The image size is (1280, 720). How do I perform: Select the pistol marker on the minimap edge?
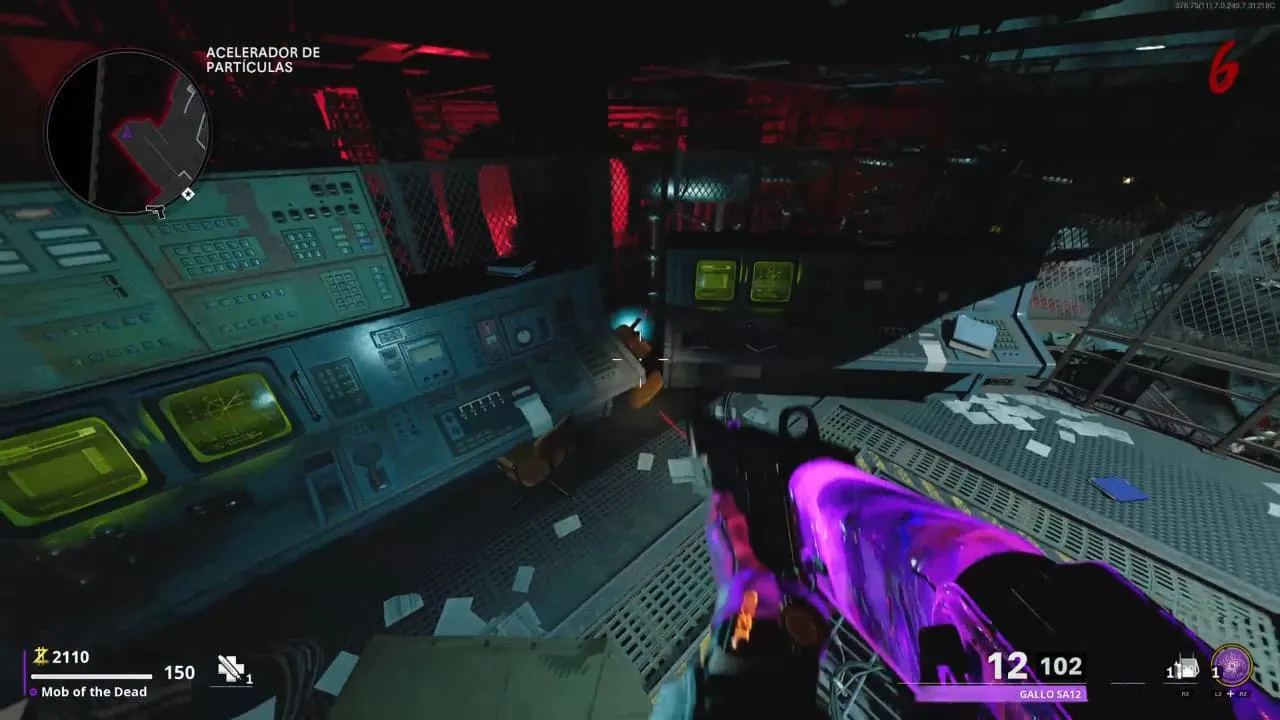point(154,210)
